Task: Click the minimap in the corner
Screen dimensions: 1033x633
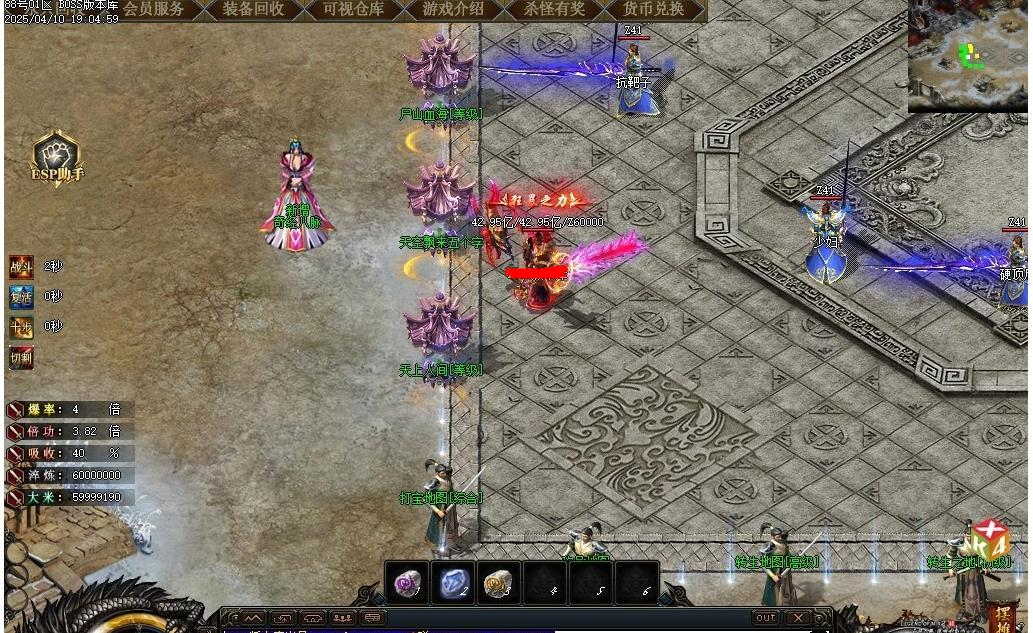Action: (x=967, y=55)
